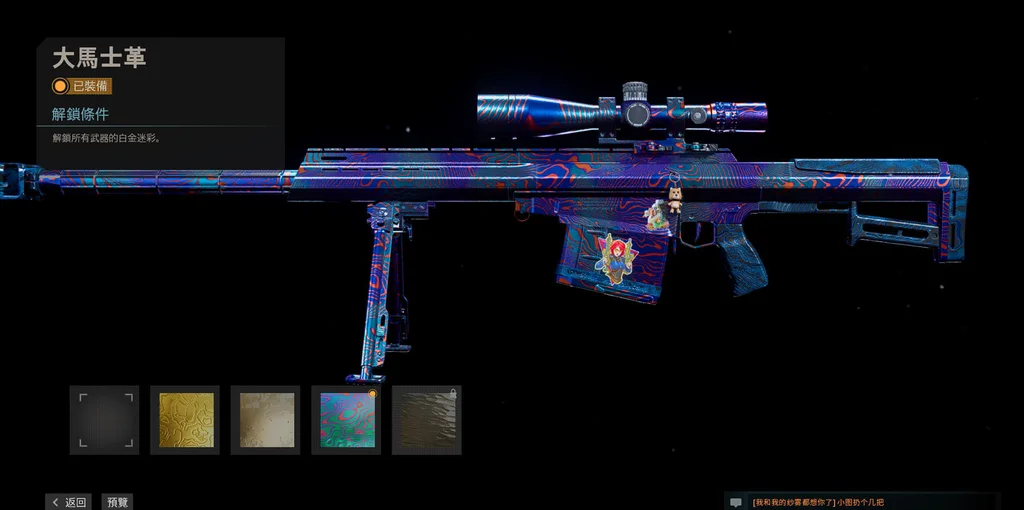Pick the equipped Damascus camo swatch
1024x510 pixels.
346,420
